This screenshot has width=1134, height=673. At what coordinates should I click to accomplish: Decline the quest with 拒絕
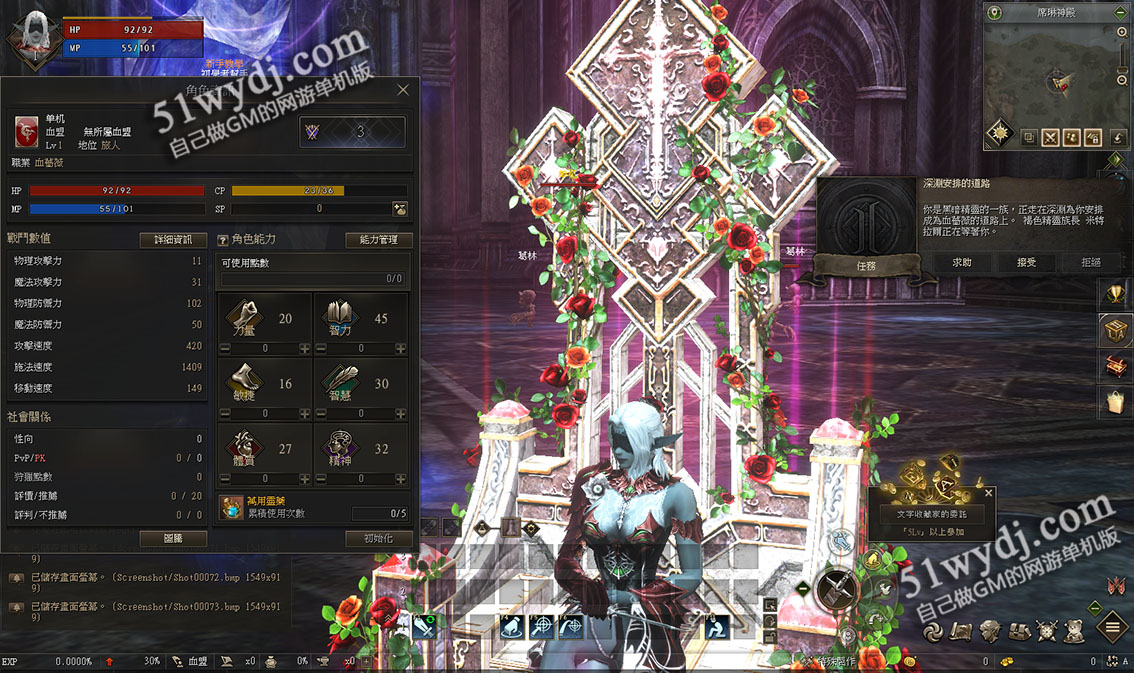coord(1091,262)
